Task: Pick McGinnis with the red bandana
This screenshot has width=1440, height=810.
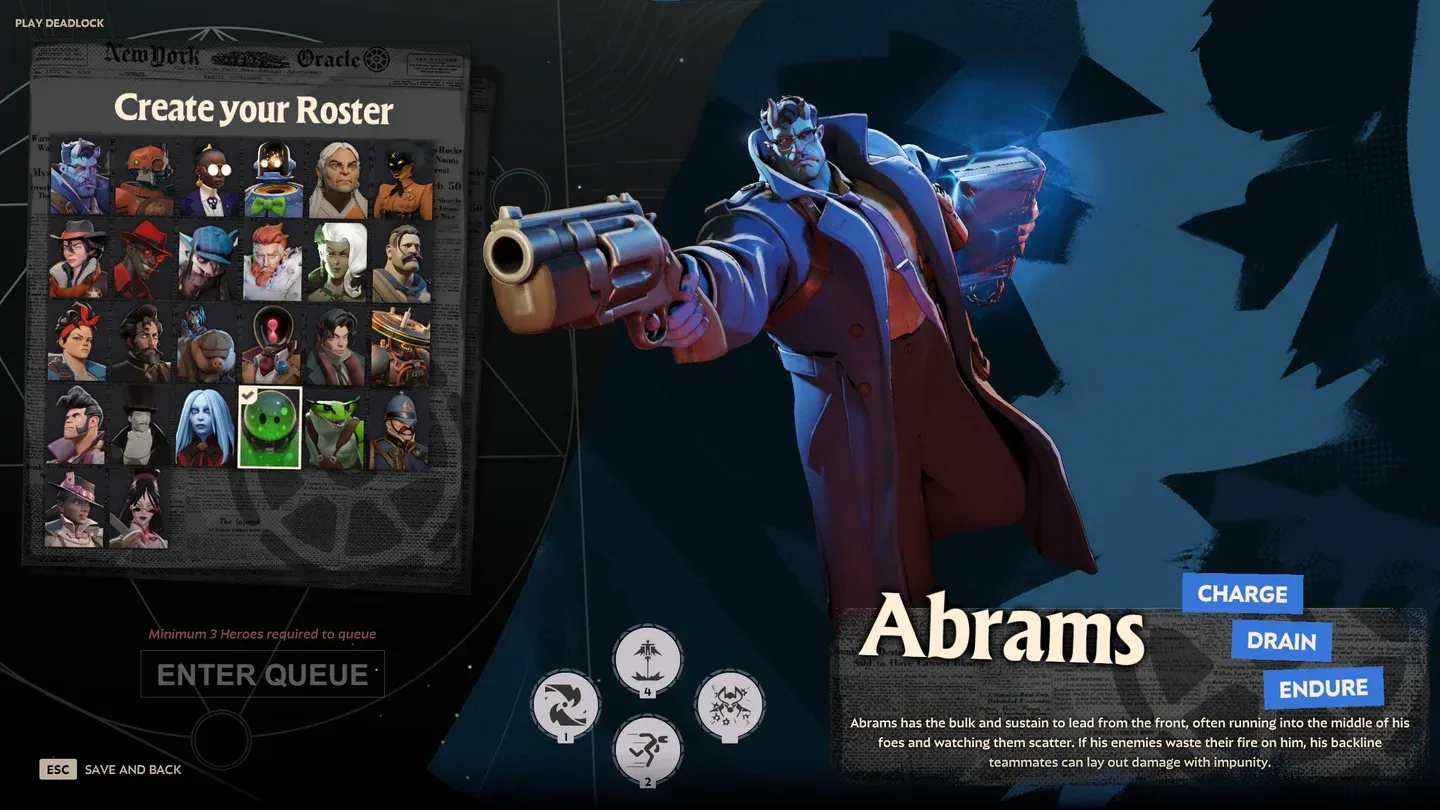Action: (79, 343)
